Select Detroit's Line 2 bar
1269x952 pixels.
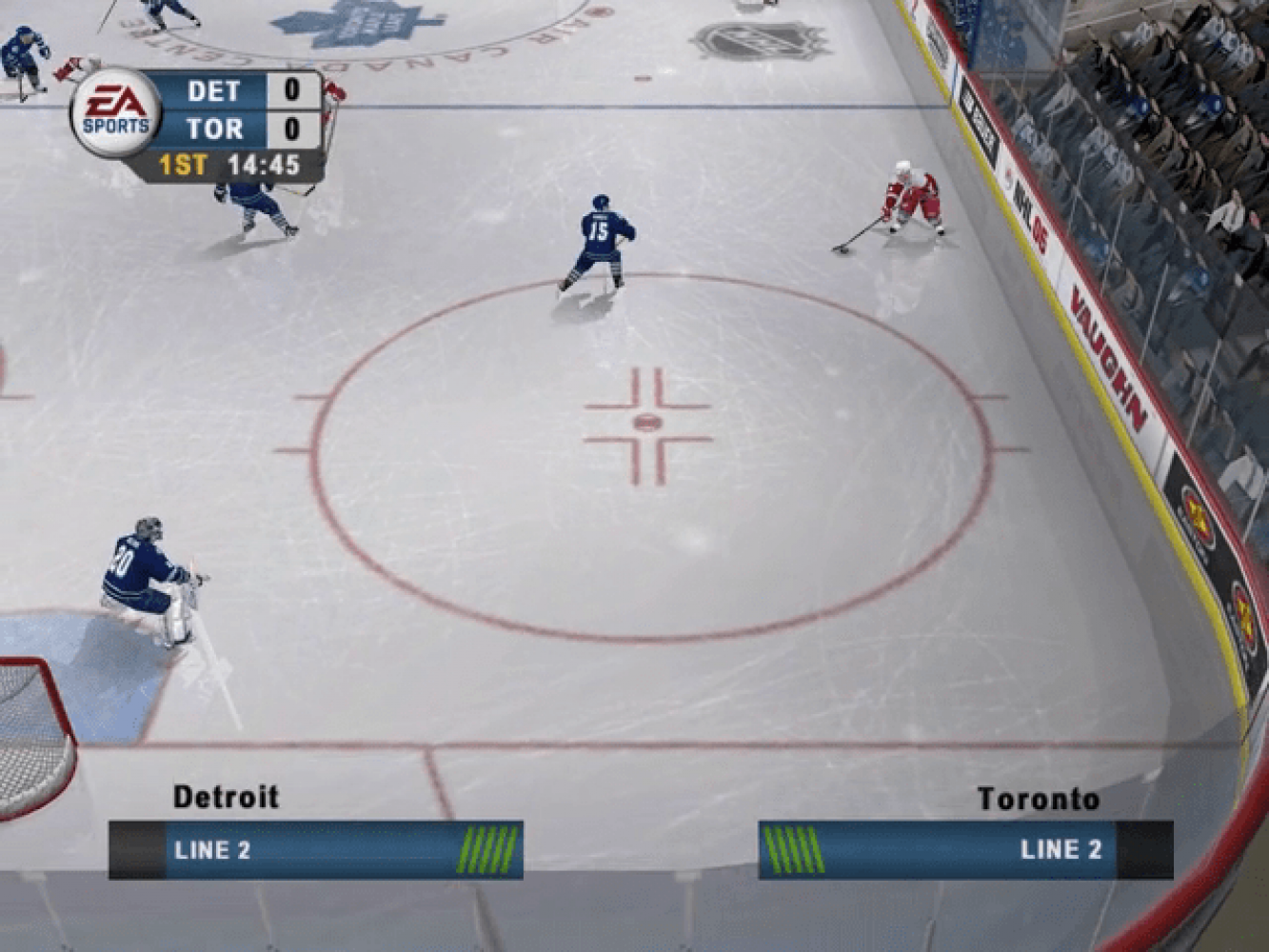coord(315,849)
